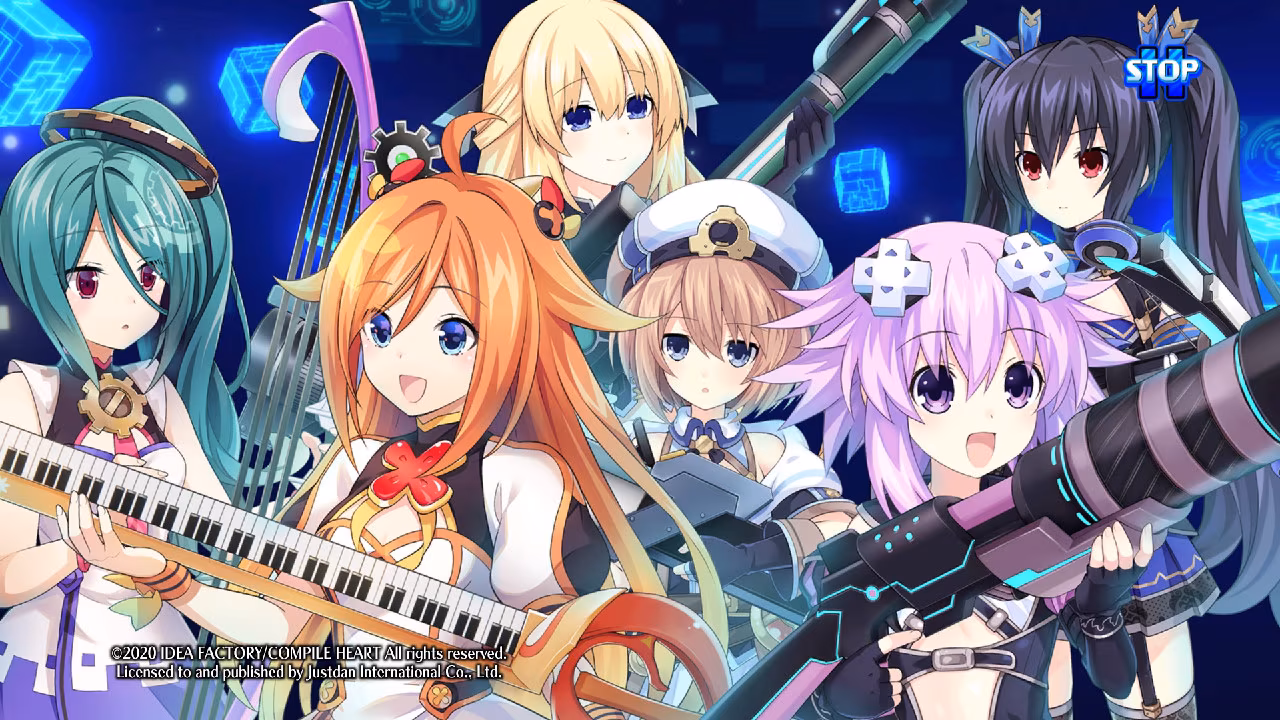Image resolution: width=1280 pixels, height=720 pixels.
Task: Click the STOP button
Action: point(1160,72)
